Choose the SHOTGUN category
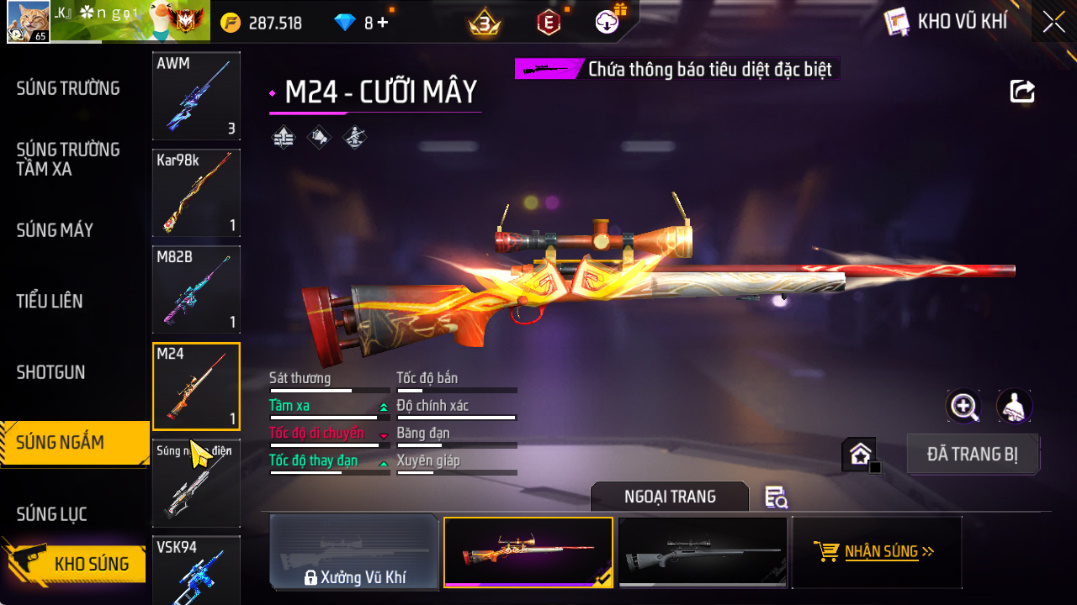The image size is (1077, 605). click(x=51, y=372)
